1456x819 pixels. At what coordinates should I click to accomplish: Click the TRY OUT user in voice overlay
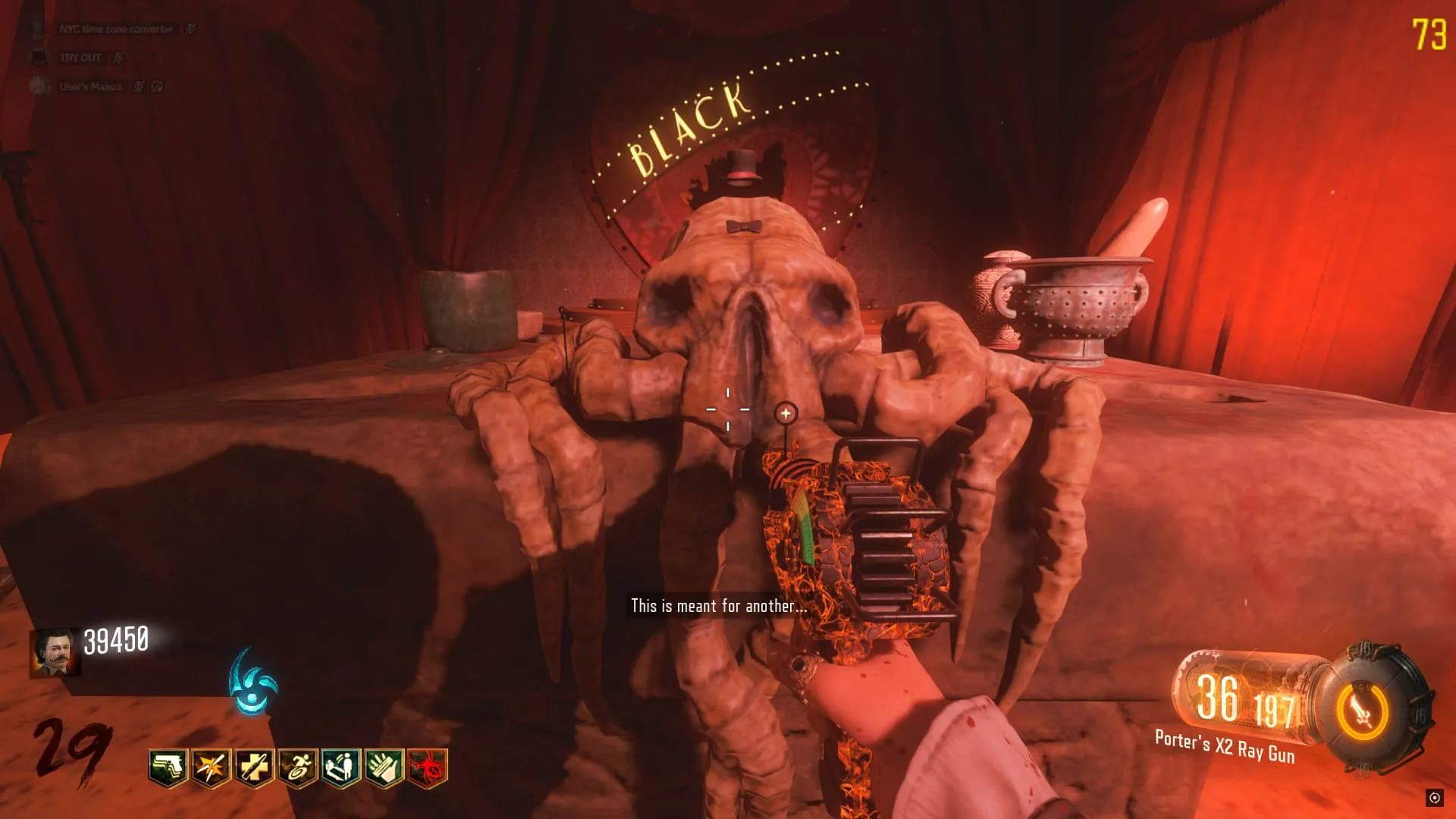click(80, 58)
